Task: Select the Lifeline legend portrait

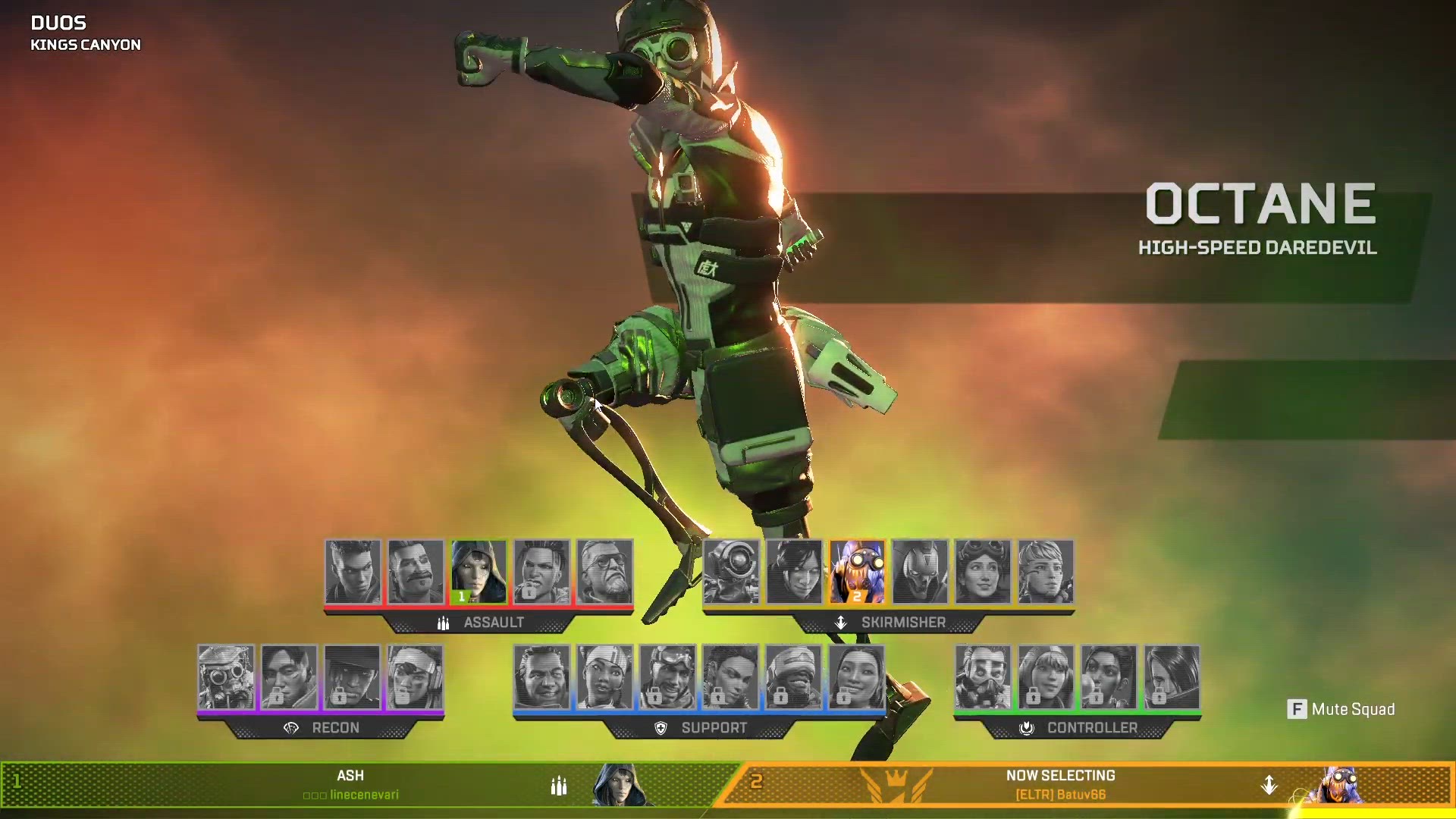Action: click(604, 677)
